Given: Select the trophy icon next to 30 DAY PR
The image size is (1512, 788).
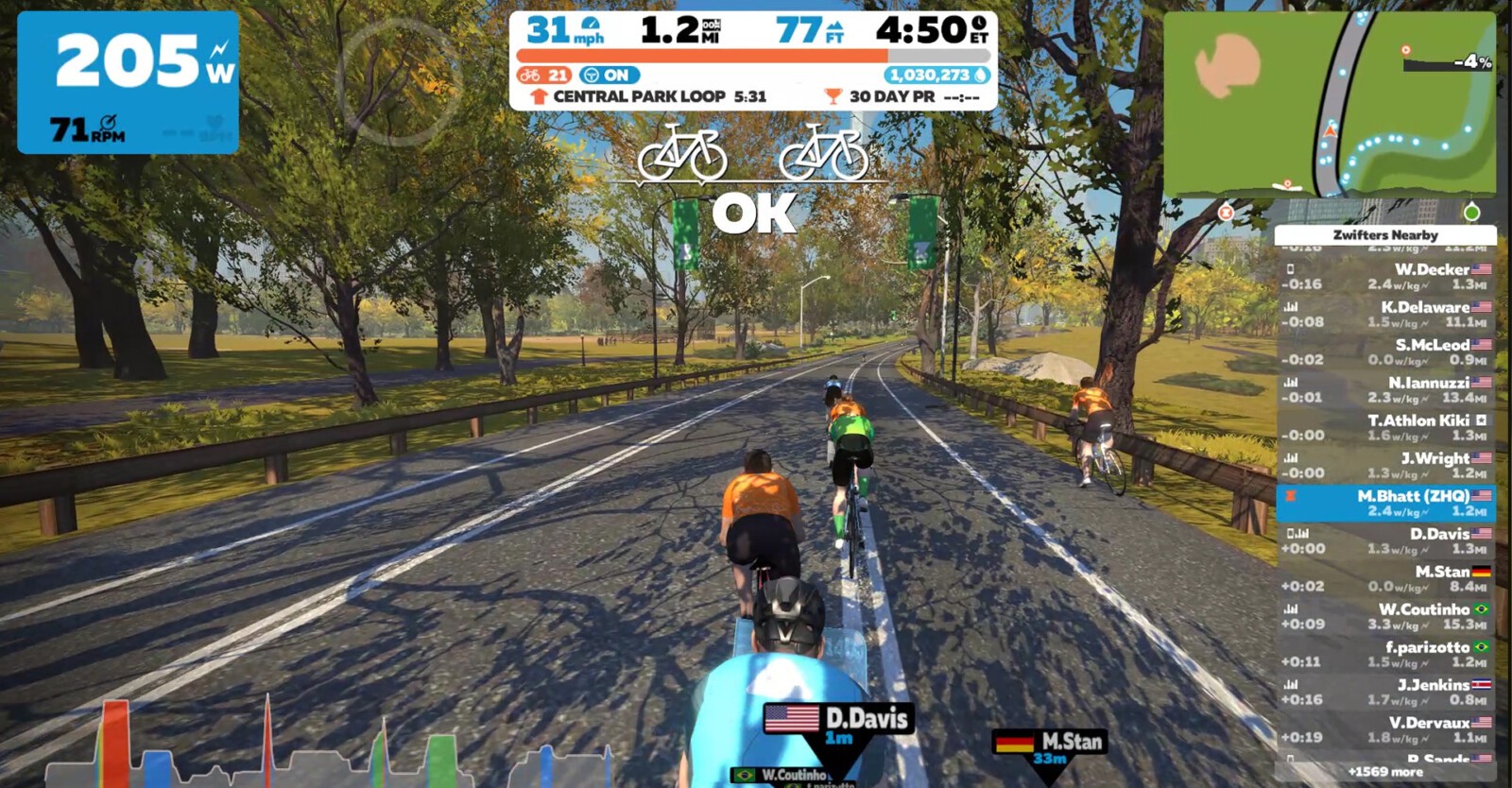Looking at the screenshot, I should pyautogui.click(x=833, y=95).
